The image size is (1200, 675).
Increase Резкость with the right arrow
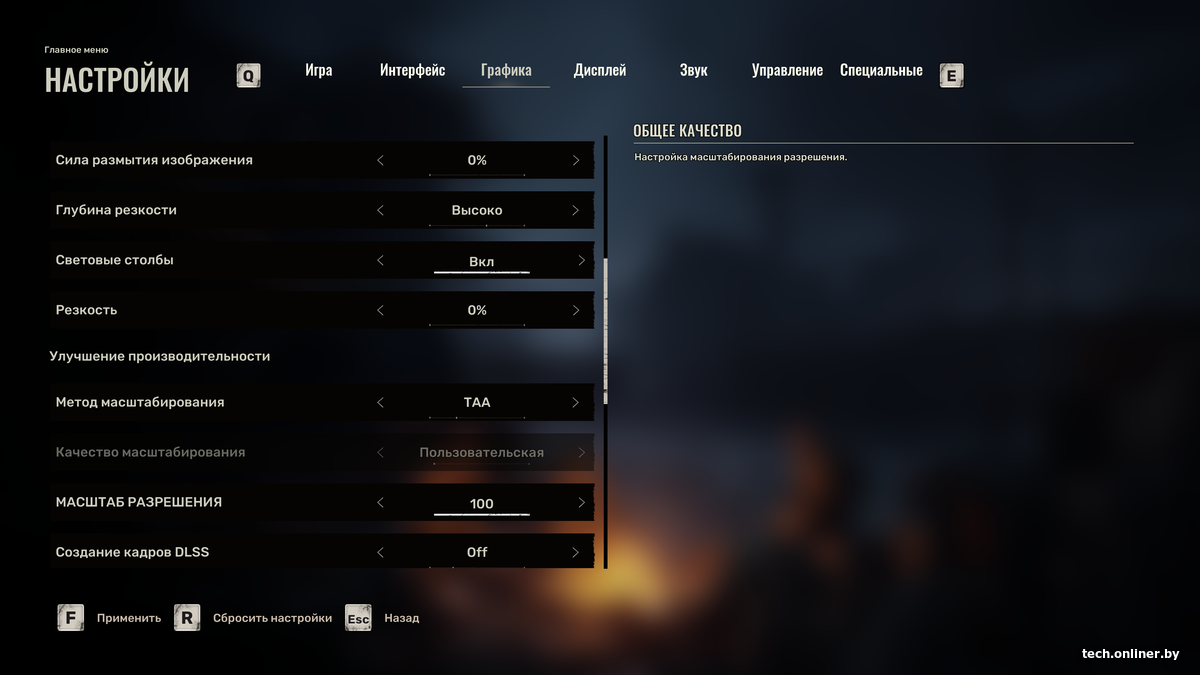point(576,310)
